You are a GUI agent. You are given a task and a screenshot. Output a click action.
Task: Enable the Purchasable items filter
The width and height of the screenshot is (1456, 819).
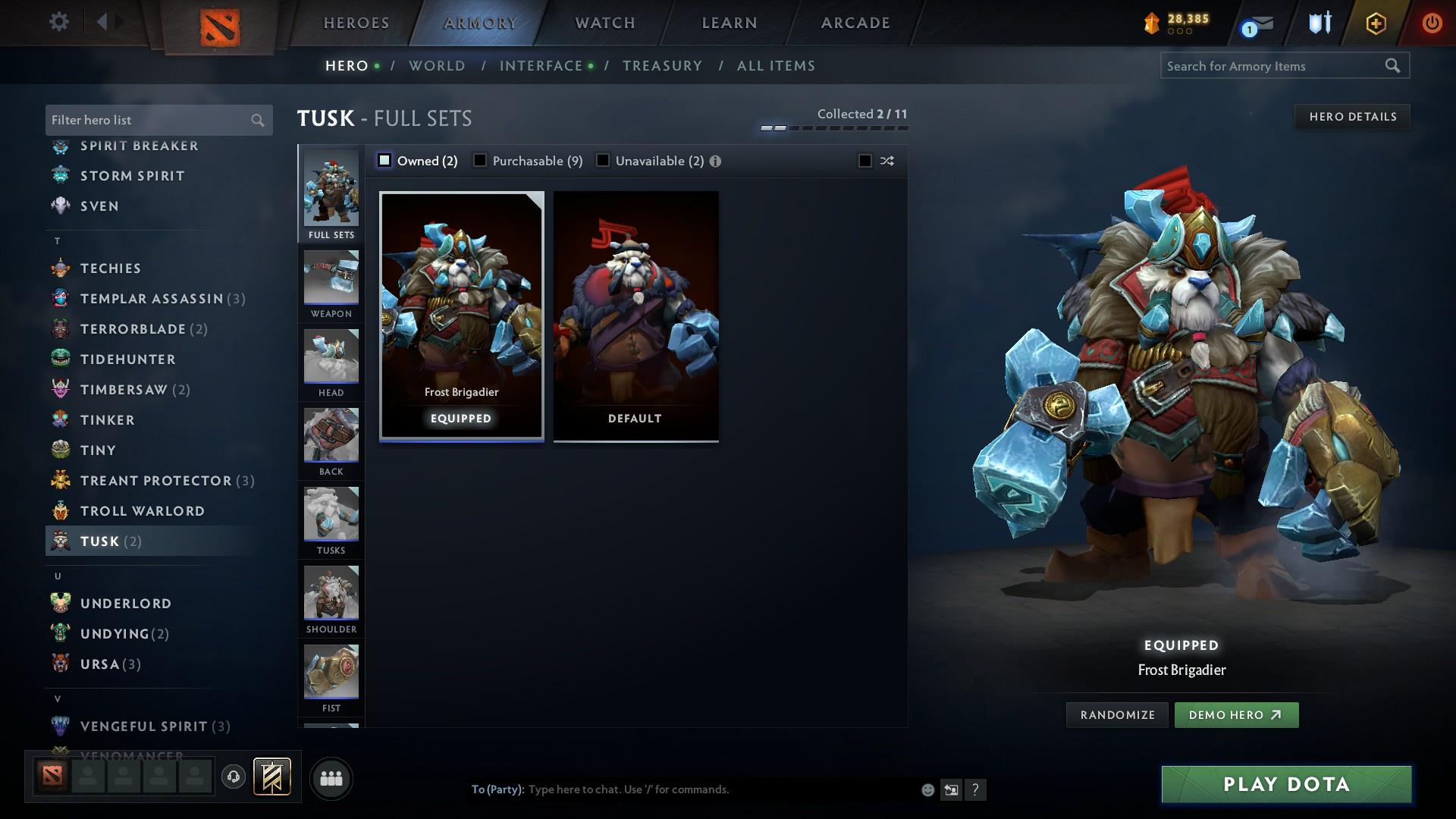tap(480, 161)
